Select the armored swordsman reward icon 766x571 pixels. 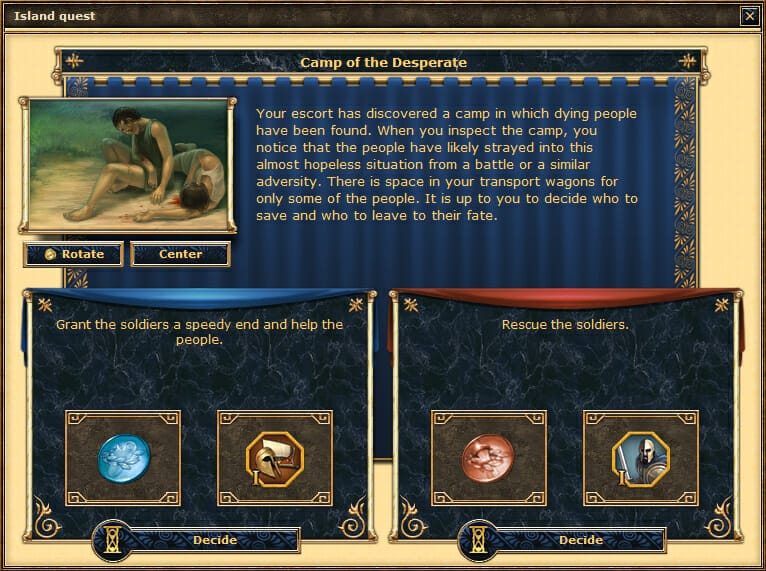tap(640, 458)
